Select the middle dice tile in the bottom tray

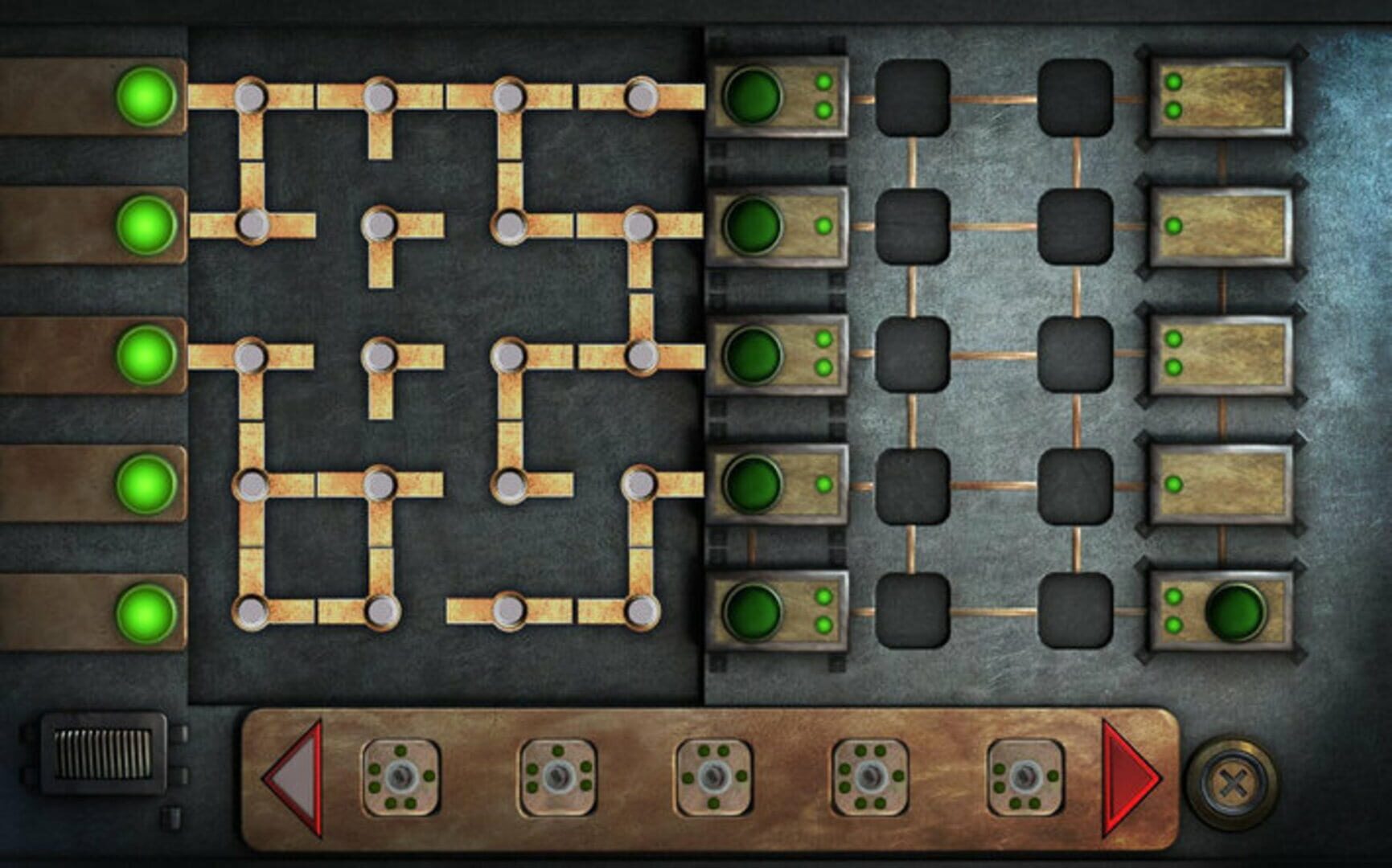pos(714,776)
